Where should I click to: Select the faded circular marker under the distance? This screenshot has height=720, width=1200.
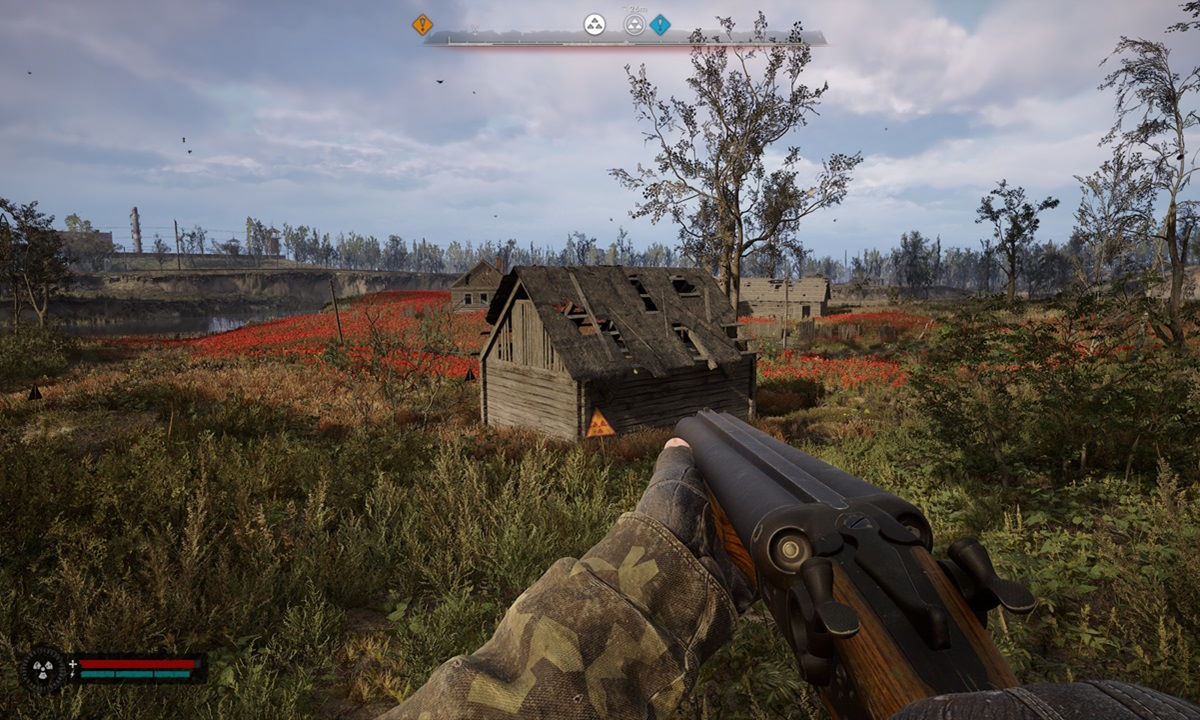[x=634, y=24]
